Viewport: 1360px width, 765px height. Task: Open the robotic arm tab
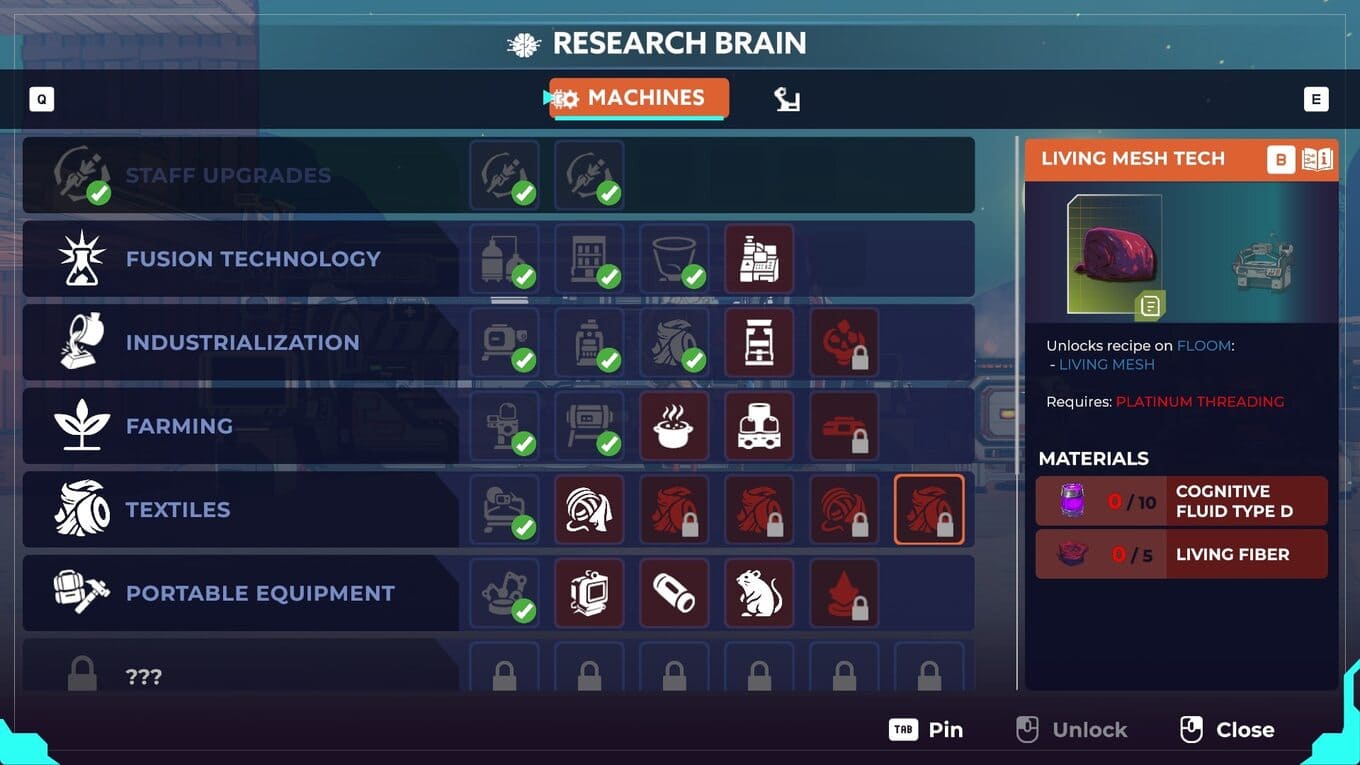tap(787, 99)
